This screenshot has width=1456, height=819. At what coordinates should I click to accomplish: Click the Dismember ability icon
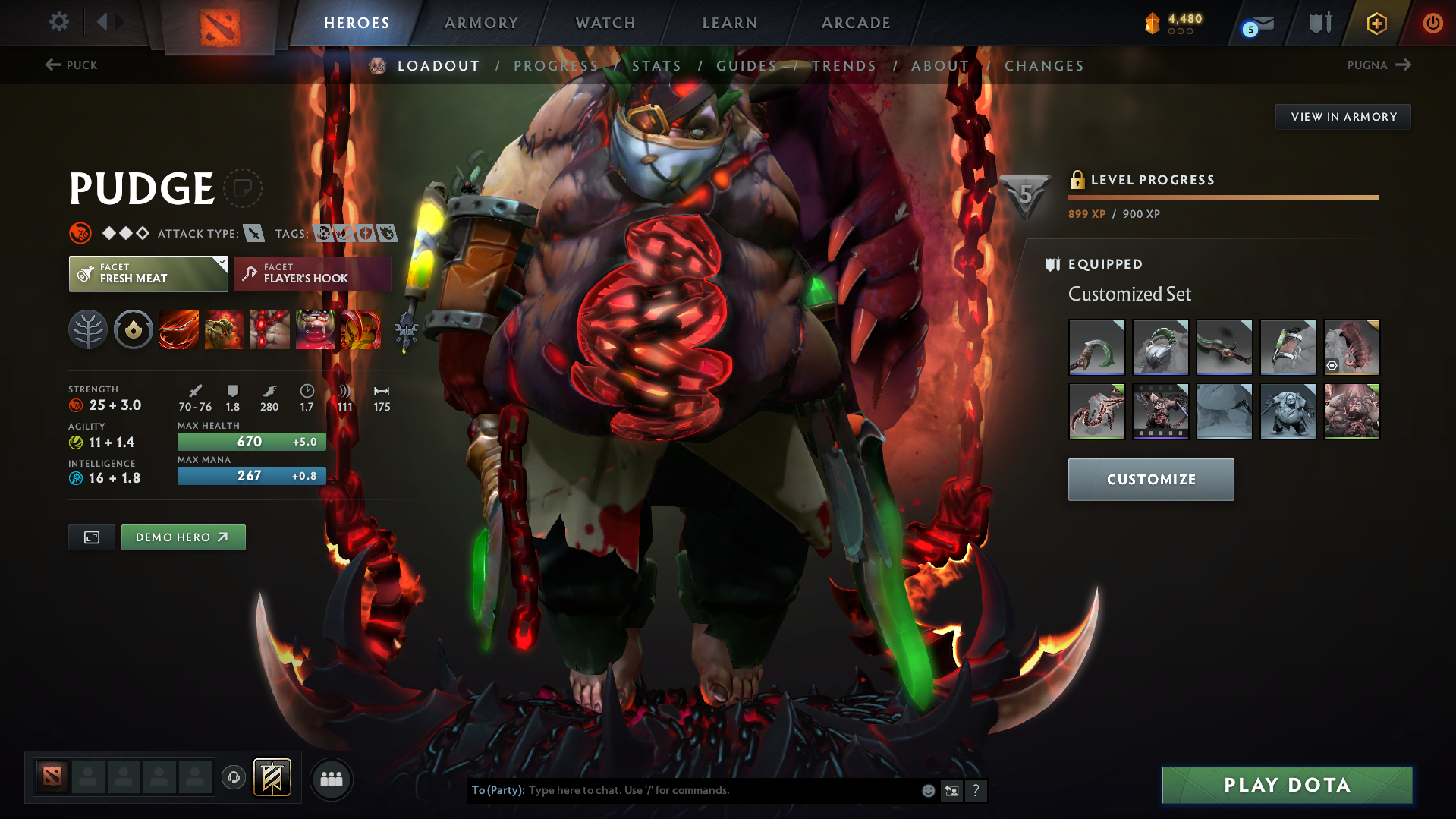coord(316,329)
